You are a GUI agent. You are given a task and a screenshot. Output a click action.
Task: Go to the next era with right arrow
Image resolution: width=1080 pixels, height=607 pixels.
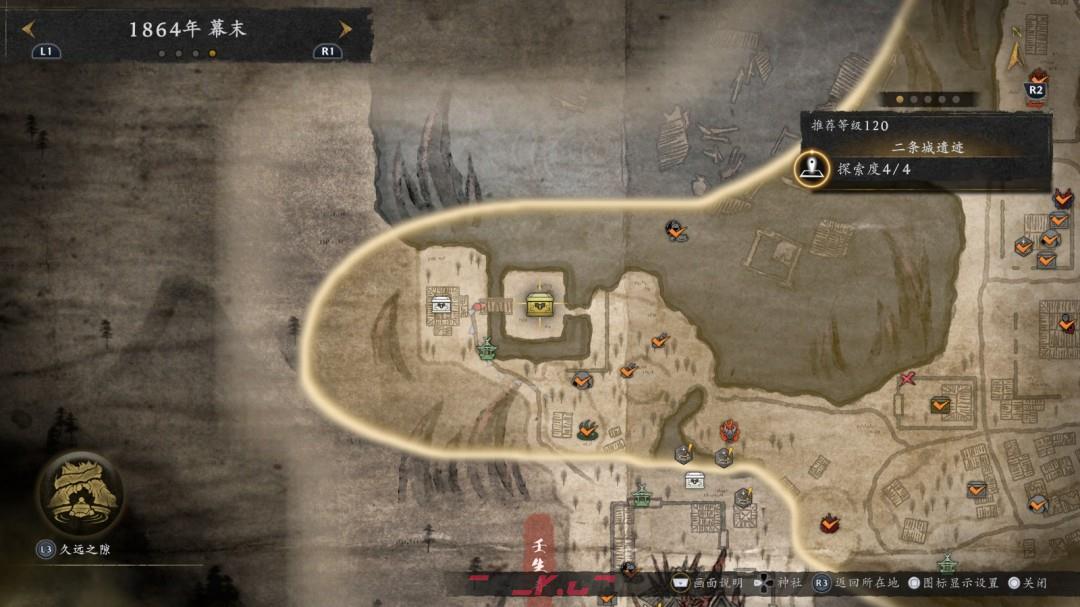pos(345,29)
